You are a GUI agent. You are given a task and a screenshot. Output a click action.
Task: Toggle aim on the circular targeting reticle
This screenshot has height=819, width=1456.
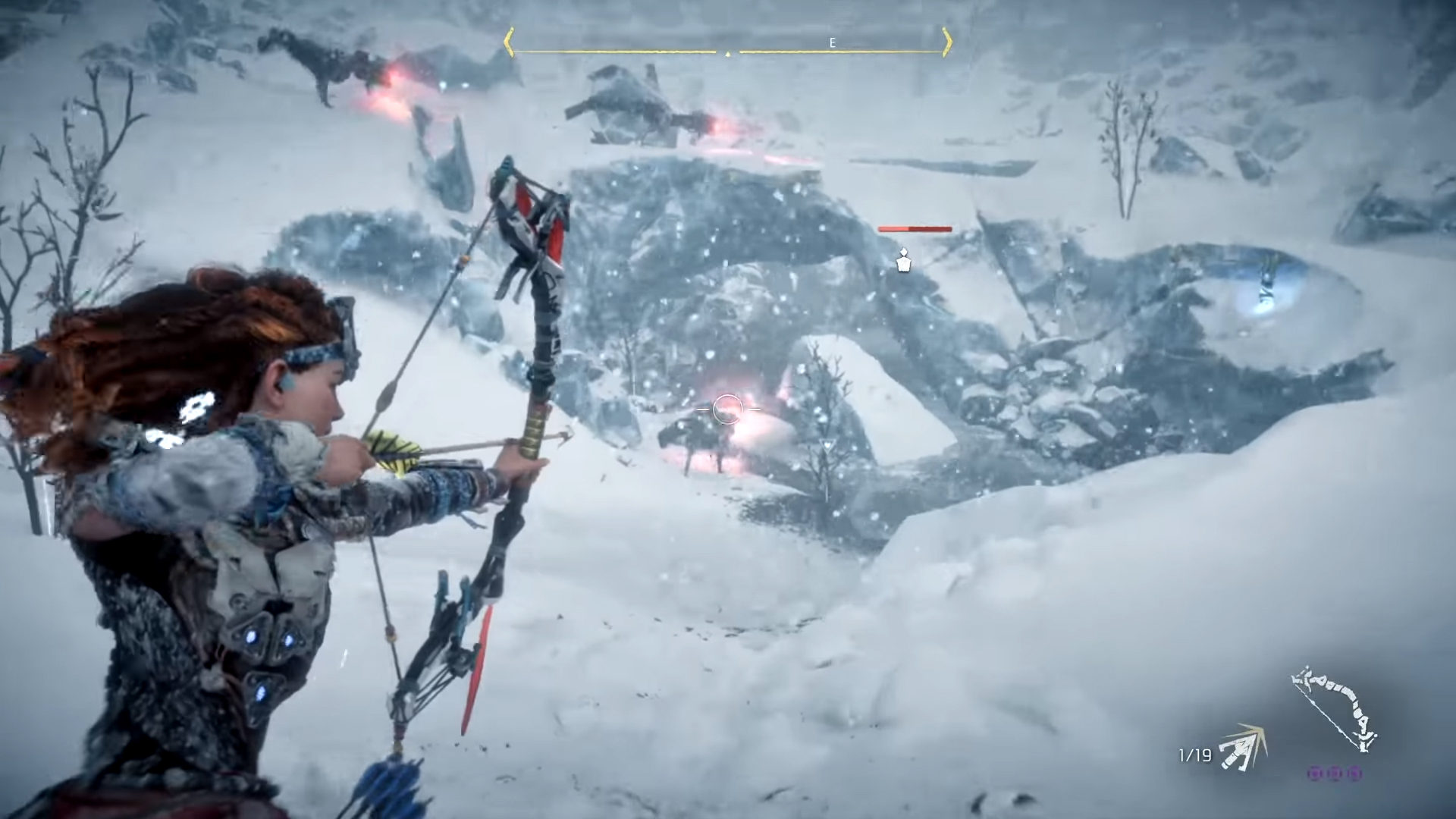click(x=726, y=409)
